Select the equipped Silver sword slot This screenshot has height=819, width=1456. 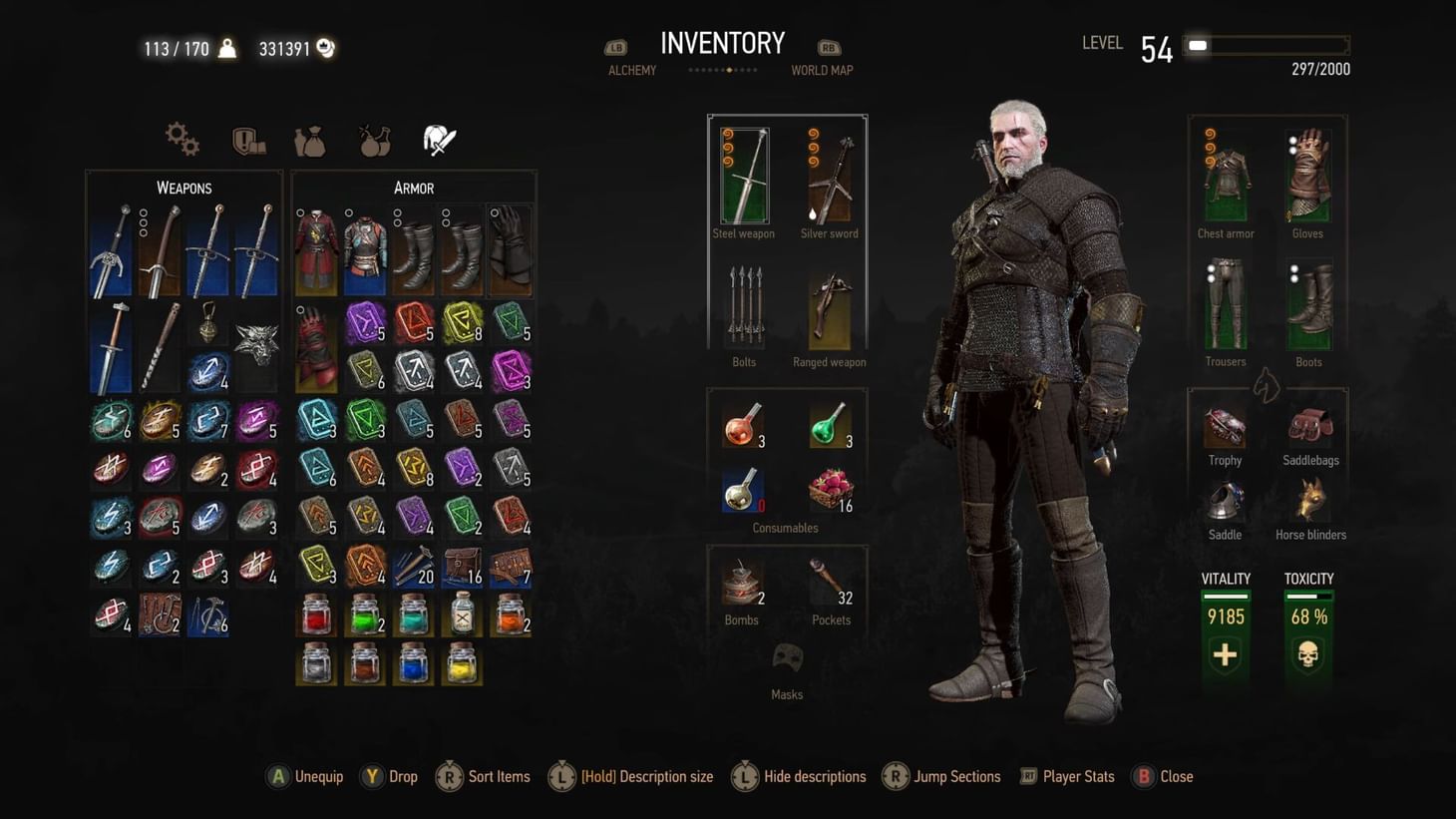point(829,177)
